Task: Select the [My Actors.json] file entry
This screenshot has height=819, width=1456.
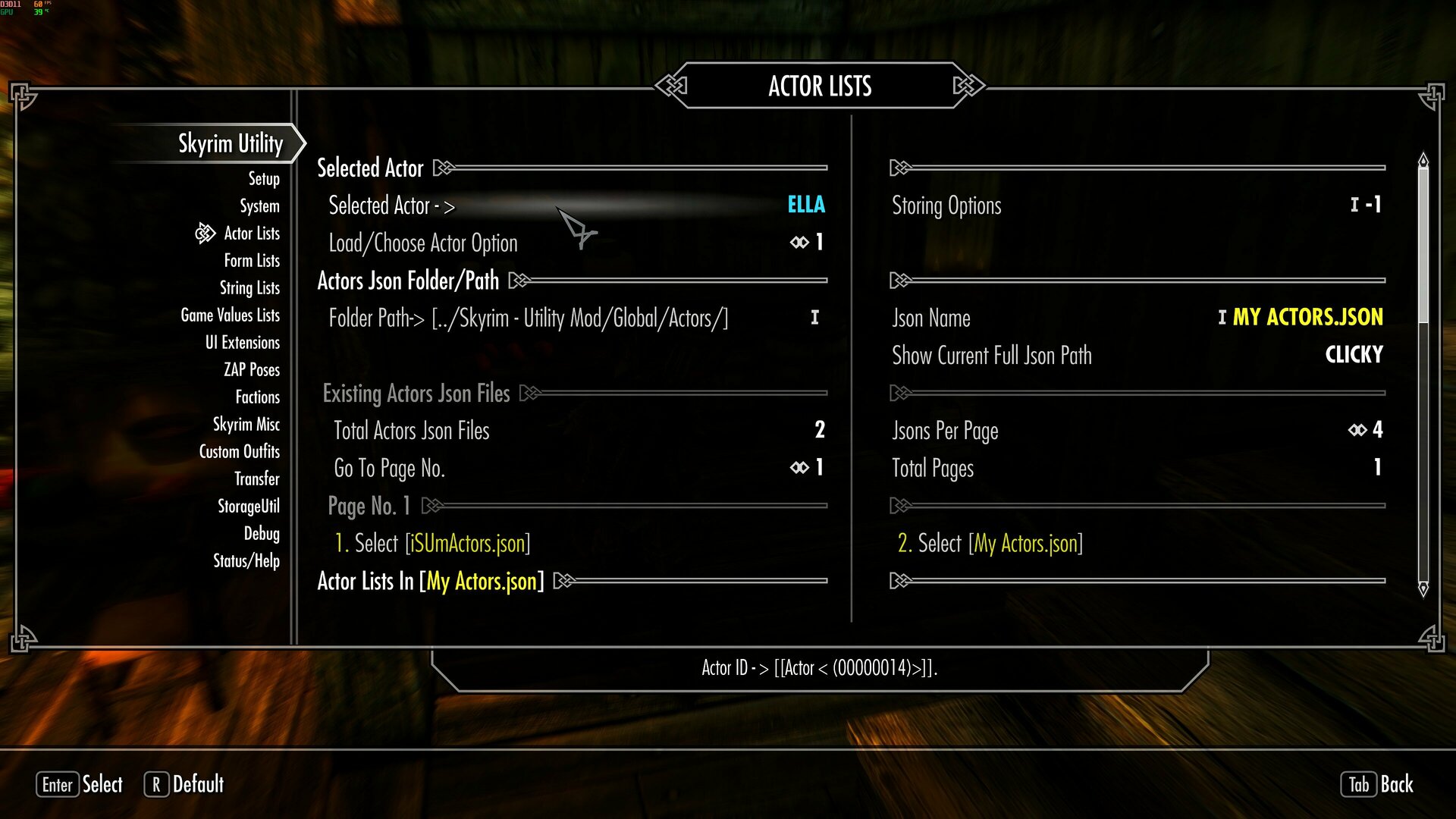Action: pos(990,543)
